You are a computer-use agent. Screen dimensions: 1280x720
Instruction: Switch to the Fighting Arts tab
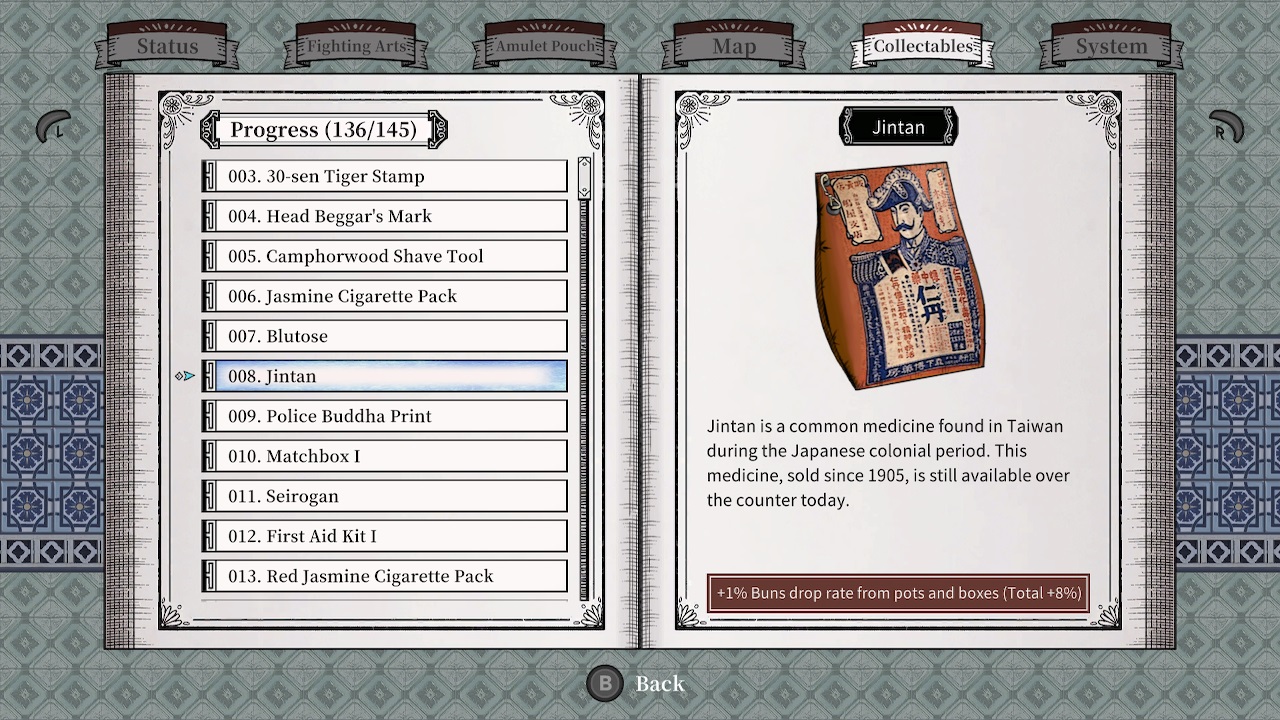356,46
